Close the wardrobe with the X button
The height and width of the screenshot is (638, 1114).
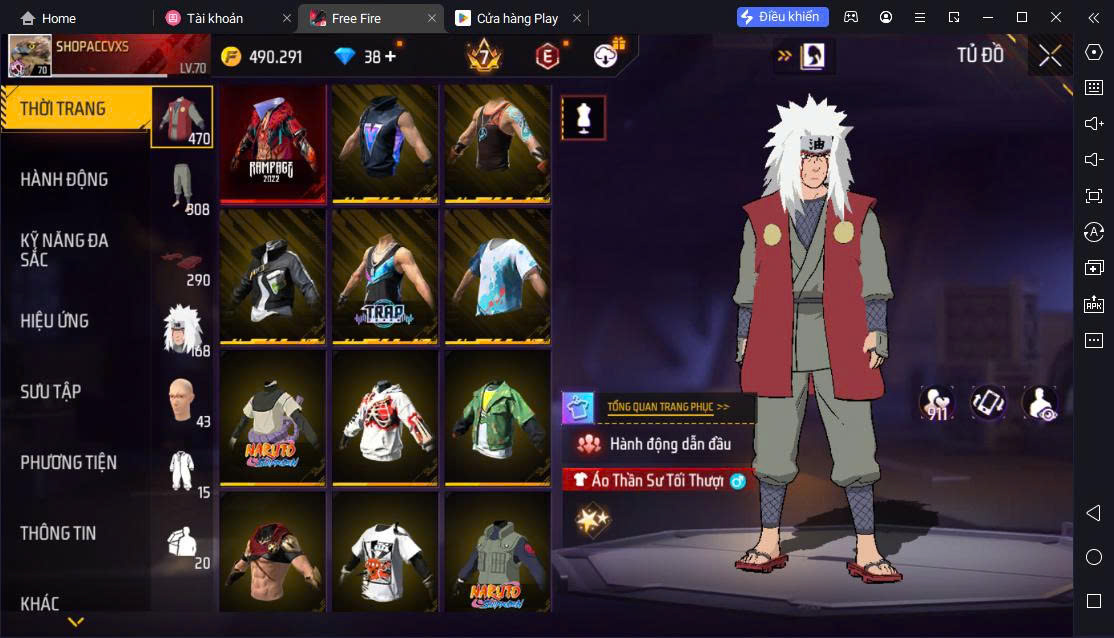pyautogui.click(x=1050, y=56)
